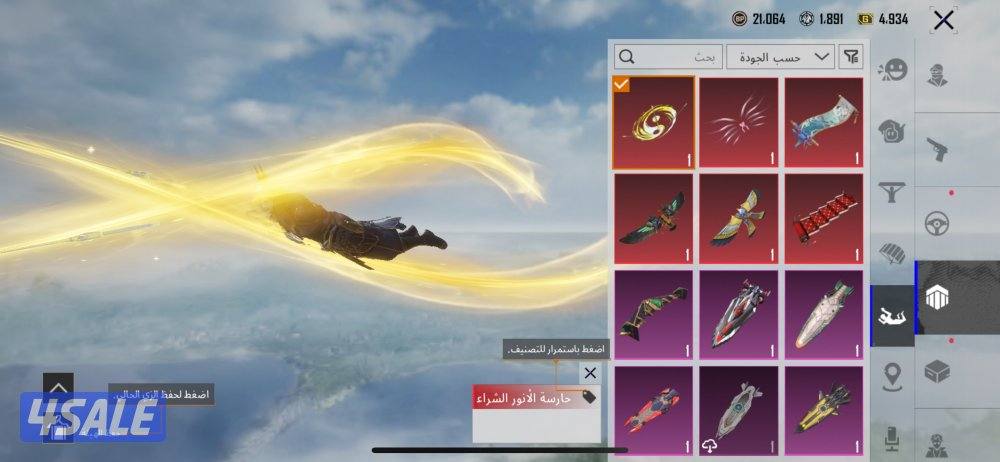Screen dimensions: 1000x462
Task: Expand the panel with the up-arrow button
Action: [x=58, y=387]
